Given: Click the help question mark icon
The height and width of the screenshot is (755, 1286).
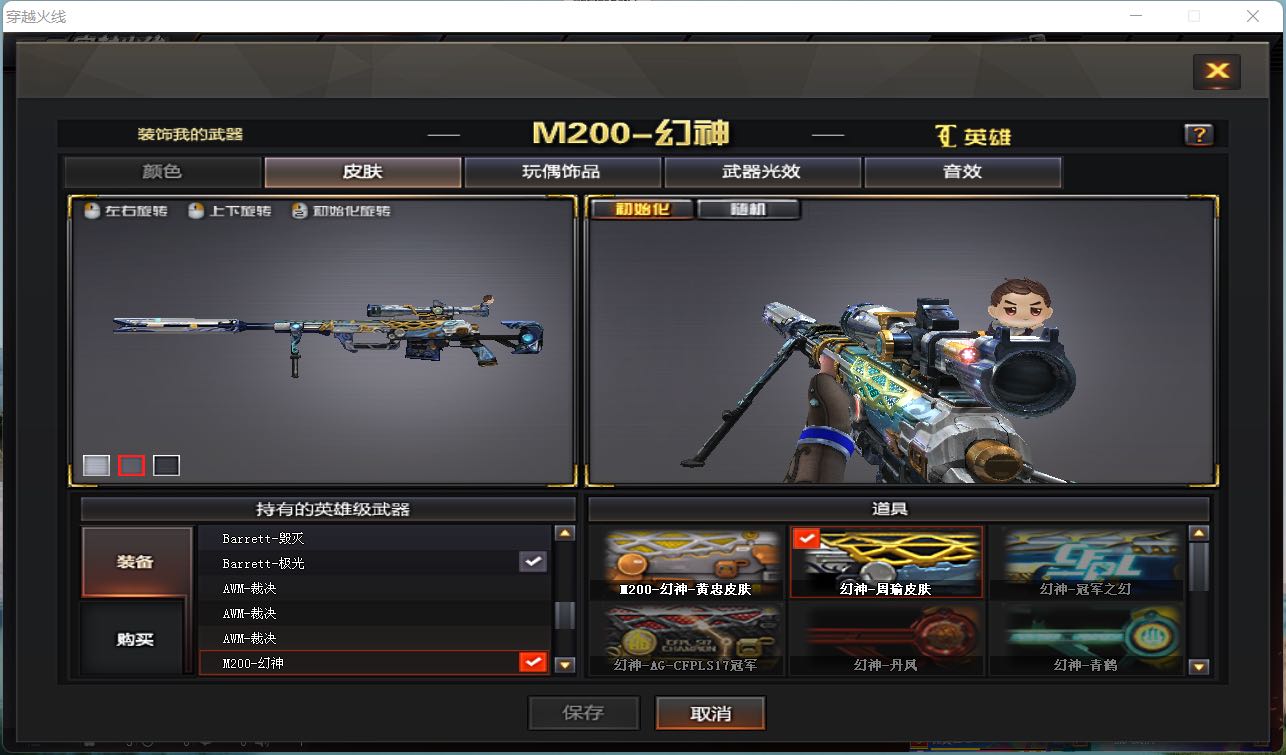Looking at the screenshot, I should (x=1197, y=133).
